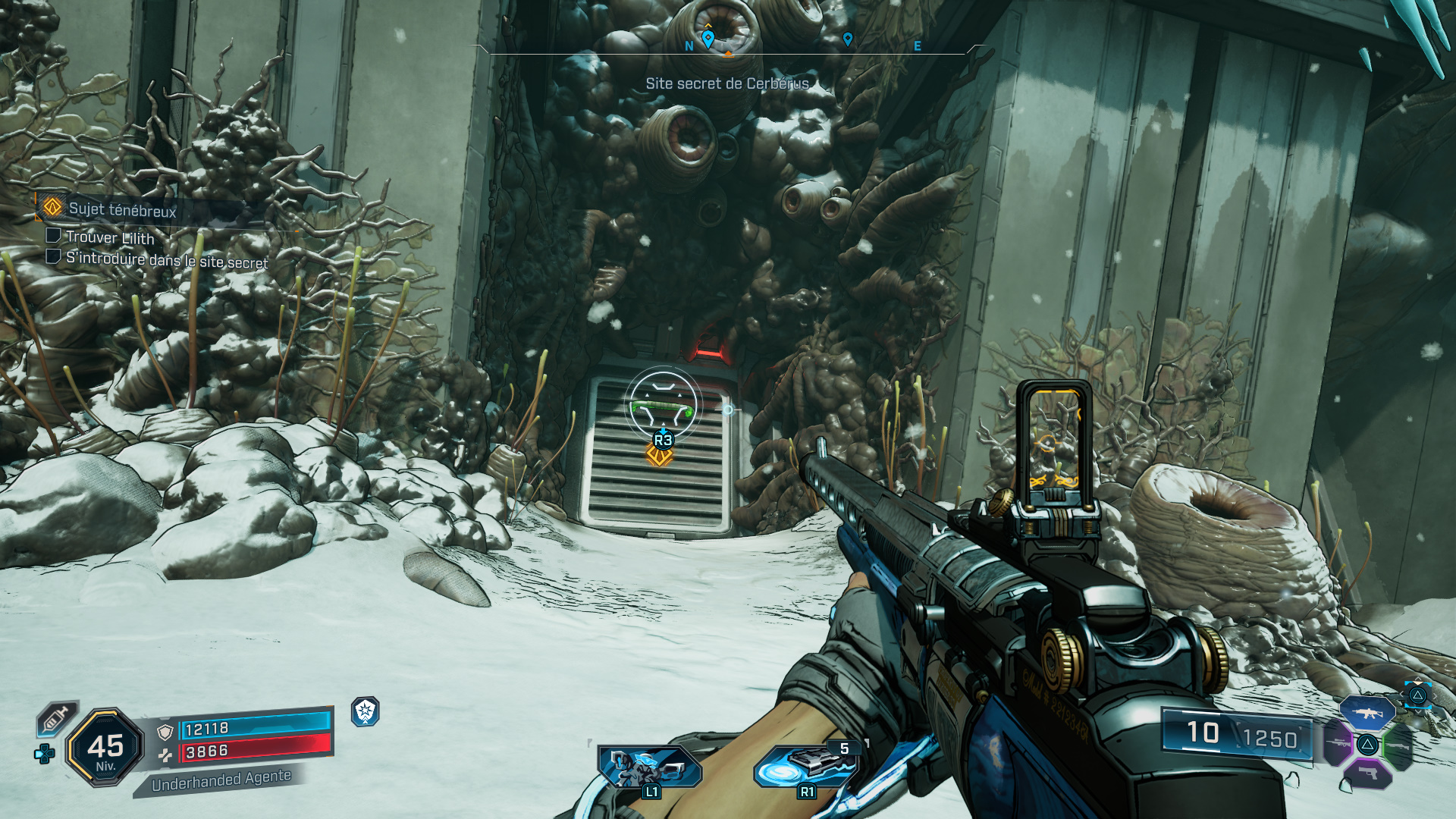The width and height of the screenshot is (1456, 819).
Task: Click the orange quest objective diamond marker
Action: [x=659, y=457]
